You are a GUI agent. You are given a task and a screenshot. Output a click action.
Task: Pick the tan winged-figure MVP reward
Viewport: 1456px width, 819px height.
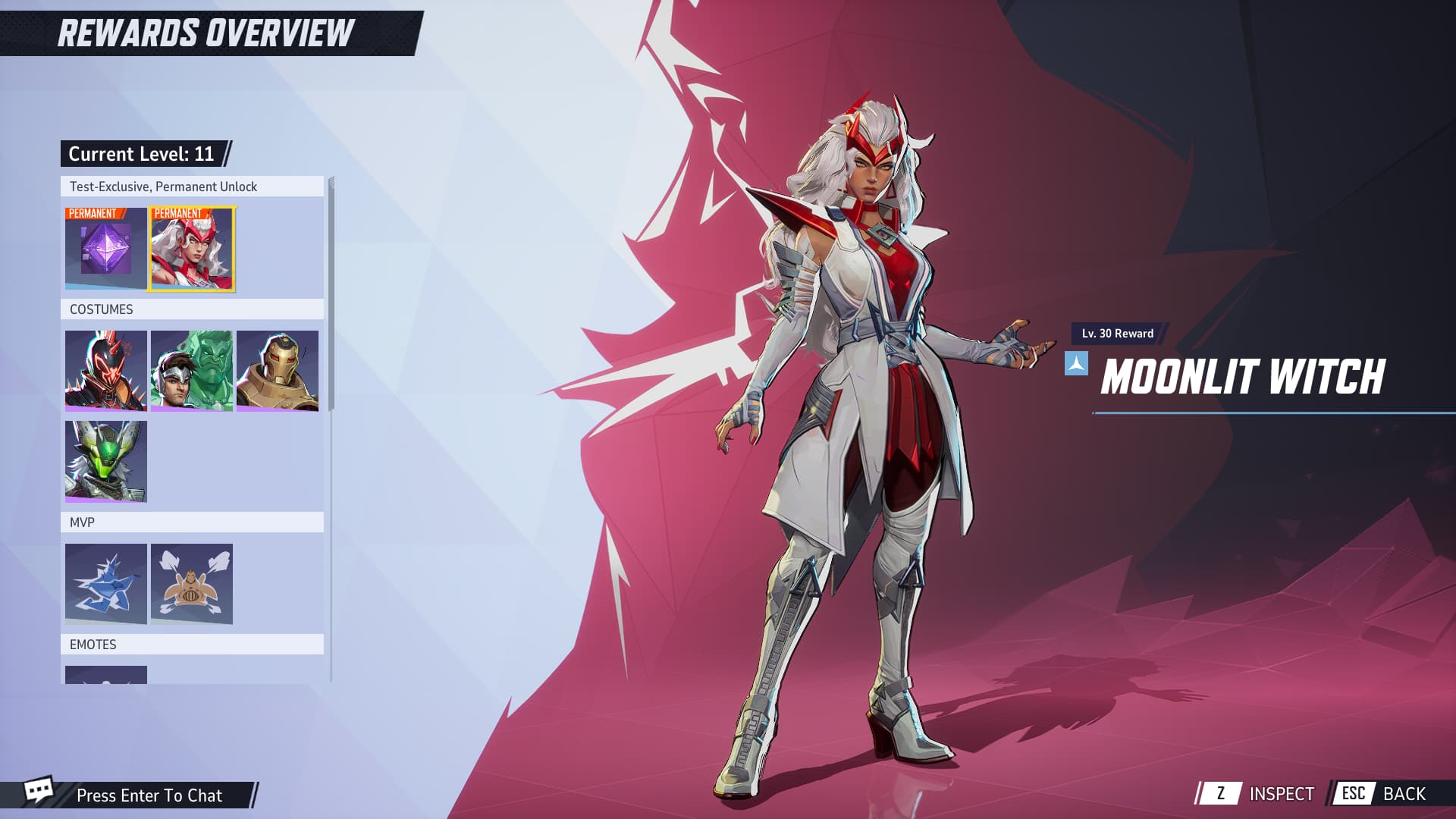(192, 584)
